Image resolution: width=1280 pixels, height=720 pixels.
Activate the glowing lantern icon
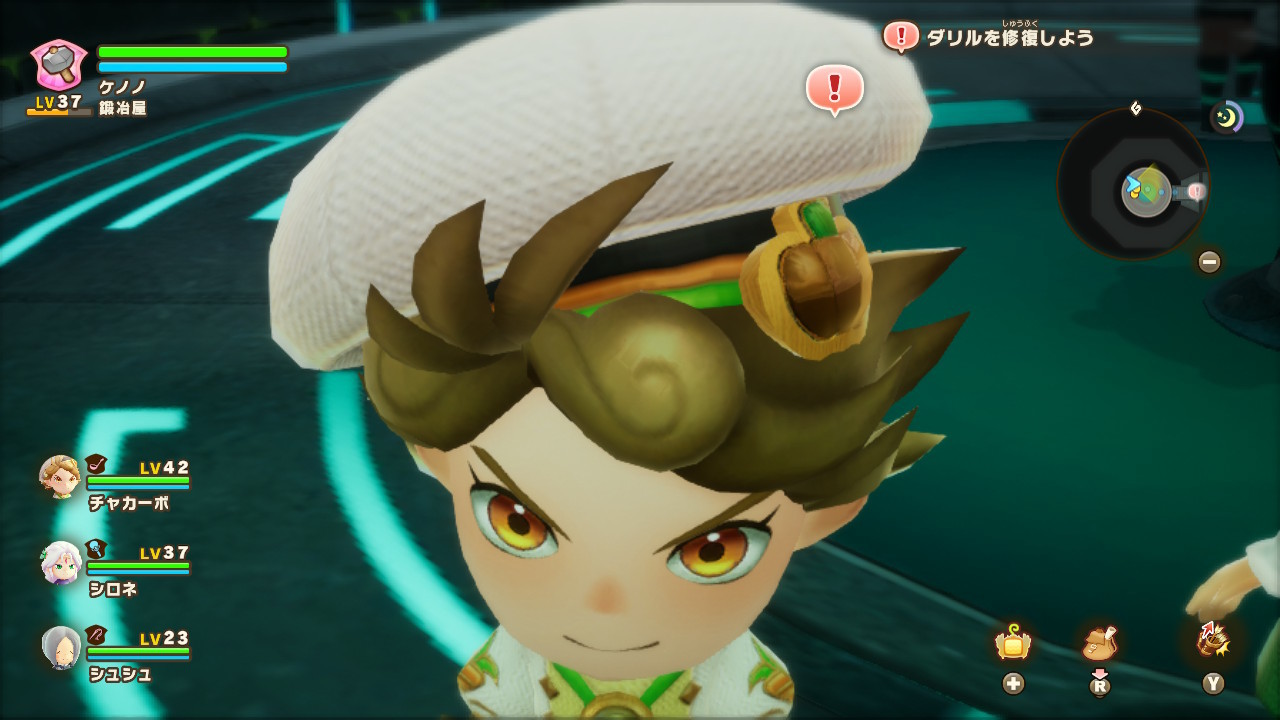coord(1013,643)
